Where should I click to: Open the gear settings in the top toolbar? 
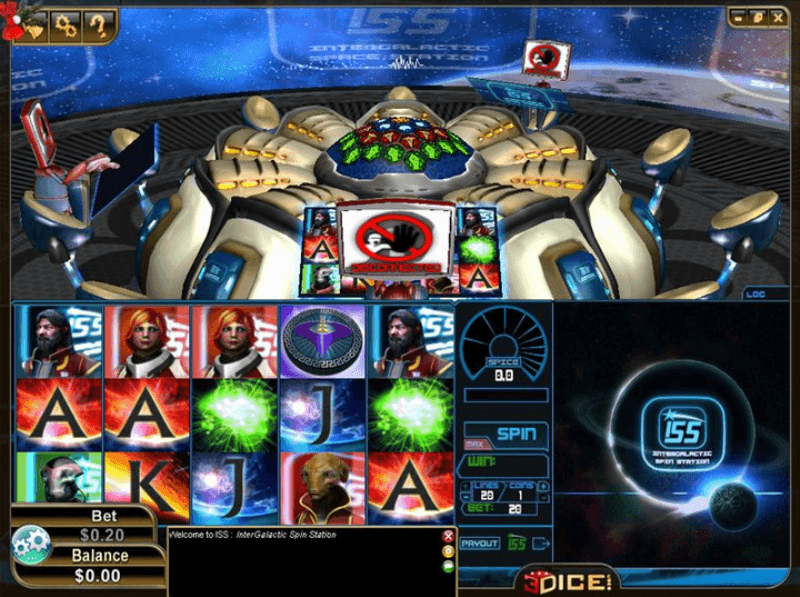tap(66, 24)
